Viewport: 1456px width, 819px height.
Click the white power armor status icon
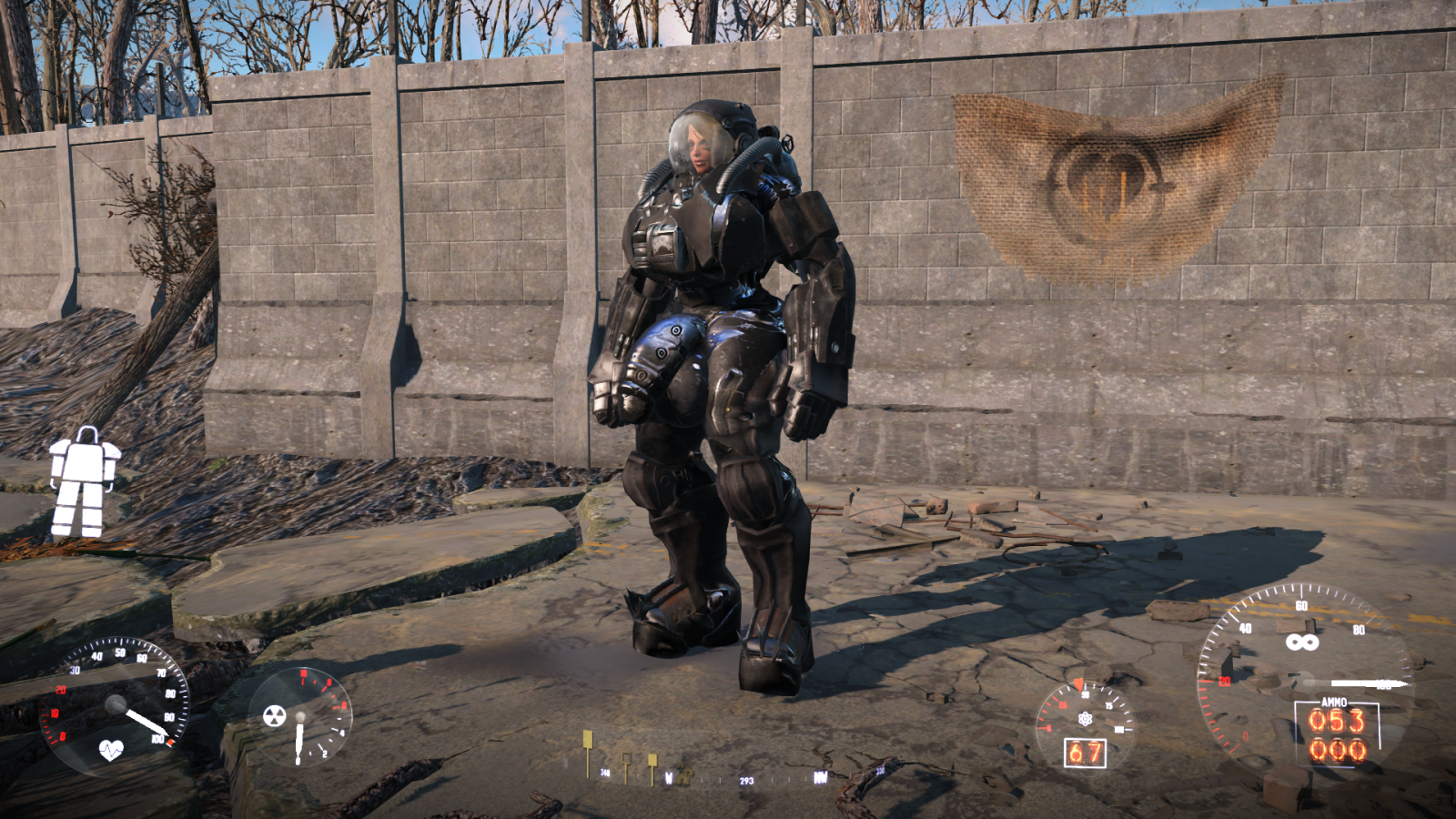(84, 481)
